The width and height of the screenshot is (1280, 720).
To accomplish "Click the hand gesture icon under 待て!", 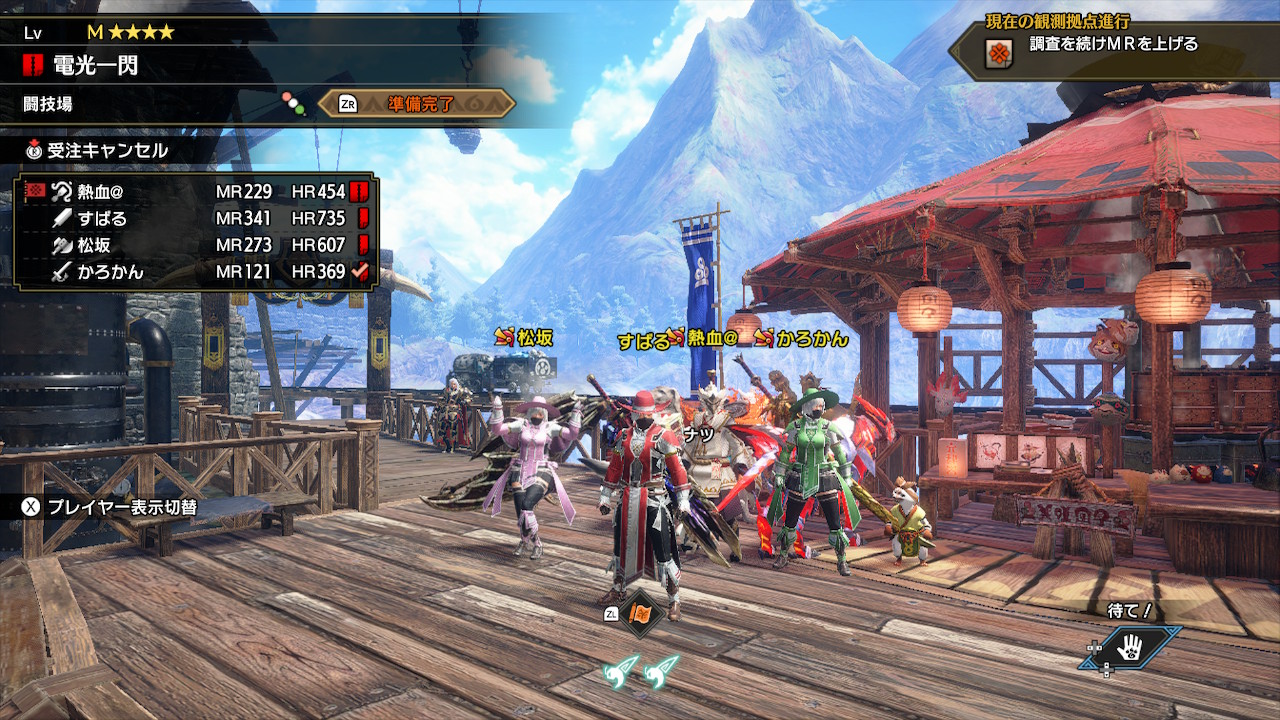I will pos(1130,648).
